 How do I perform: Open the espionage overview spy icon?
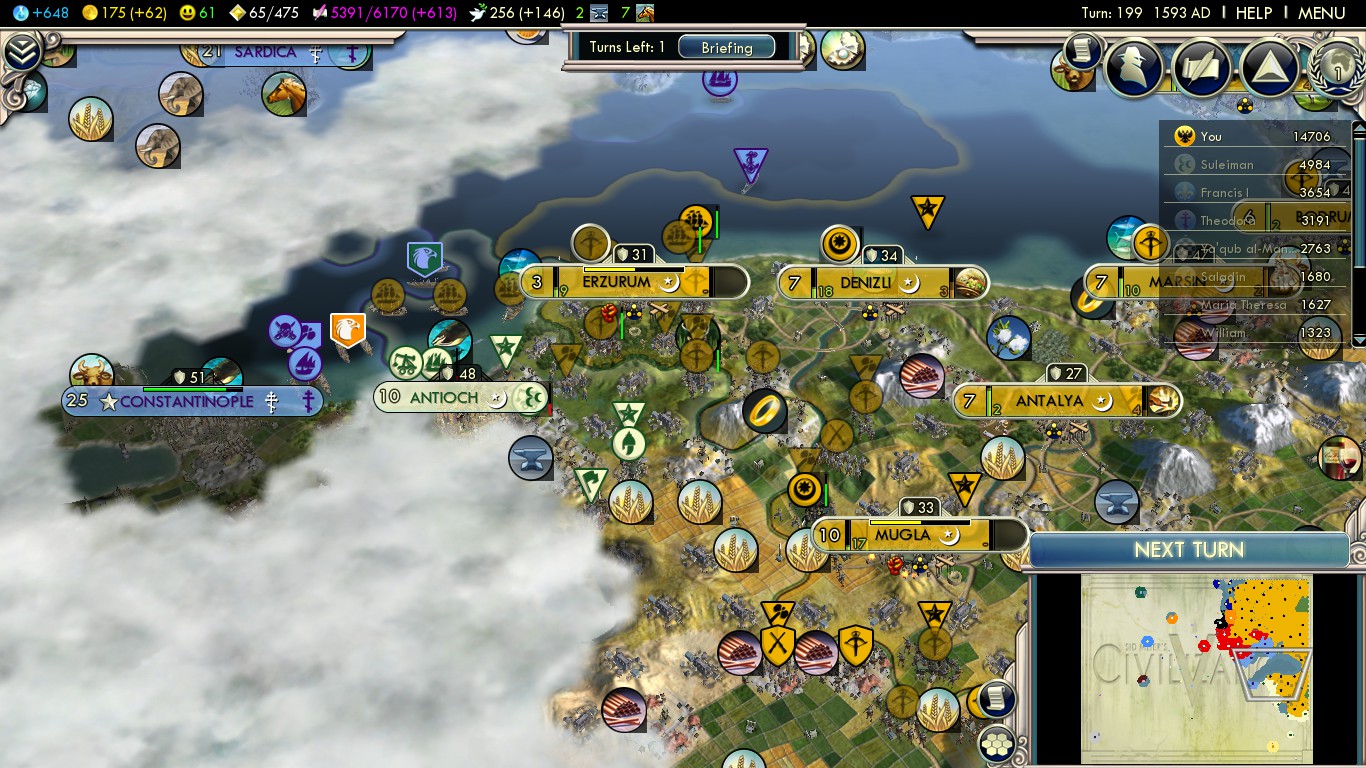[x=1134, y=66]
